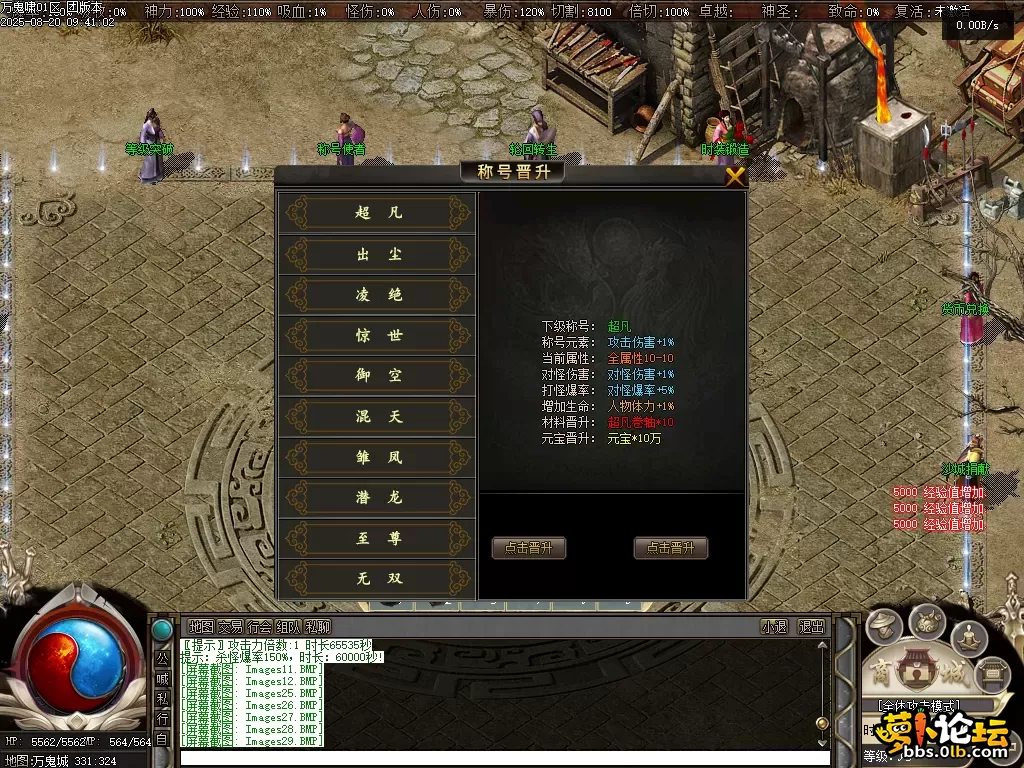Open the 行会 guild button
This screenshot has width=1024, height=768.
coord(259,627)
